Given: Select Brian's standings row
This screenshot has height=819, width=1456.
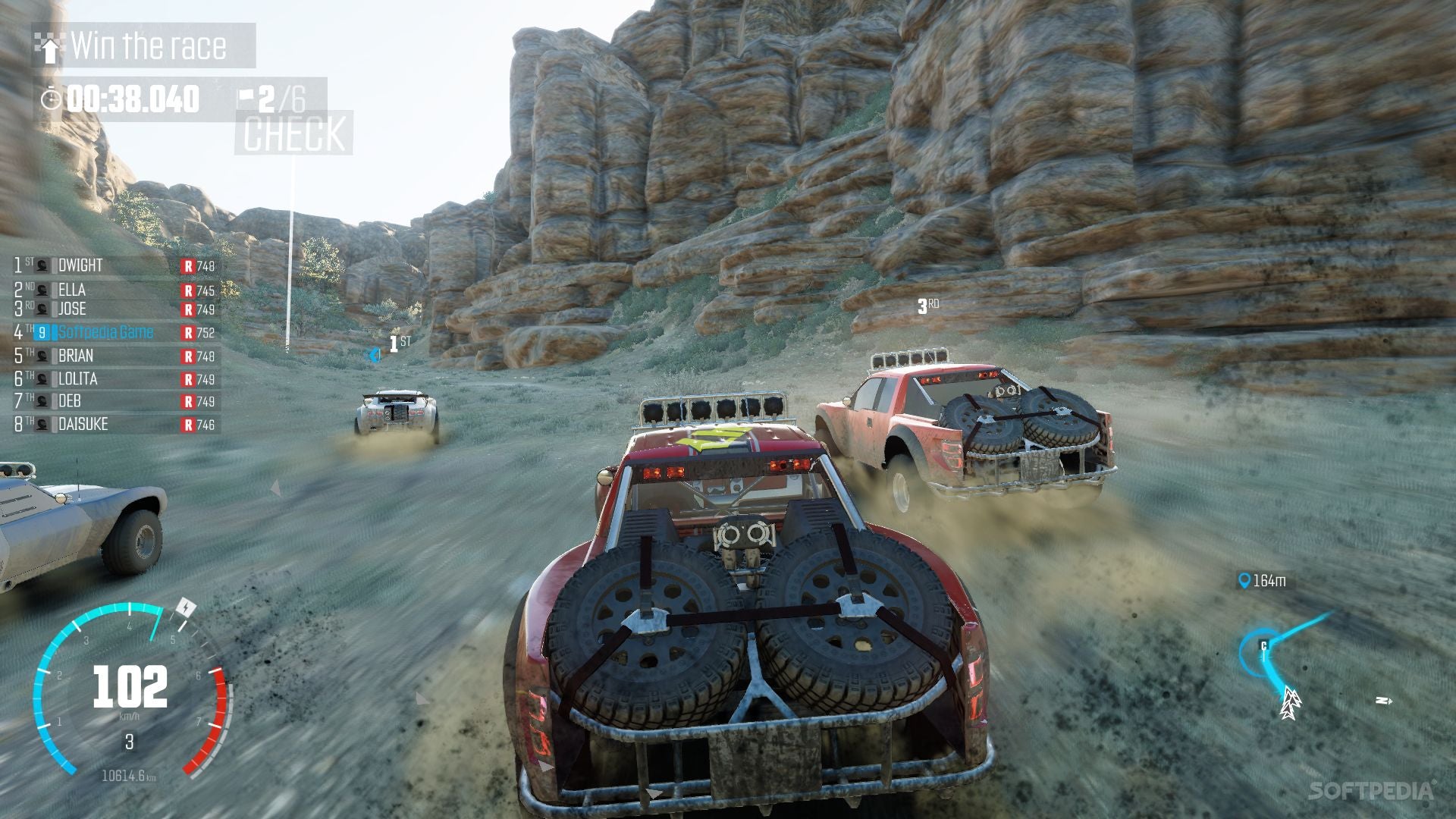Looking at the screenshot, I should coord(115,356).
